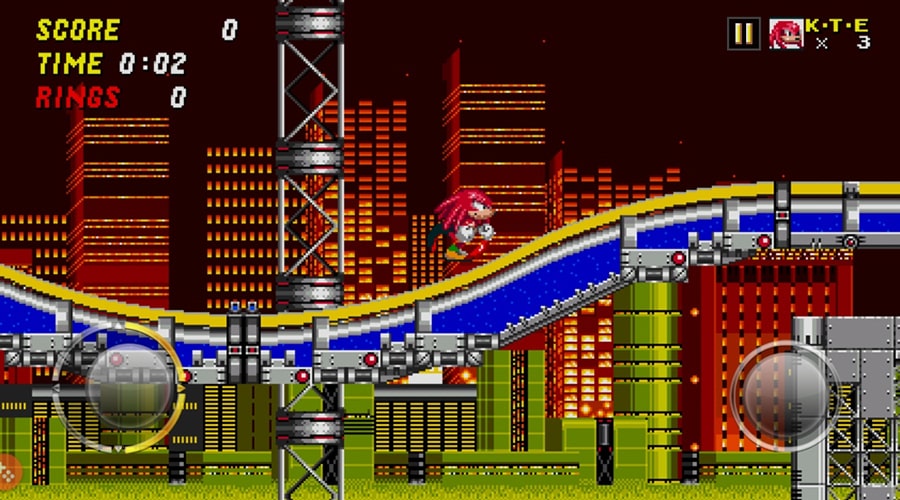Viewport: 900px width, 500px height.
Task: Pause the game with the pause button
Action: (x=743, y=34)
